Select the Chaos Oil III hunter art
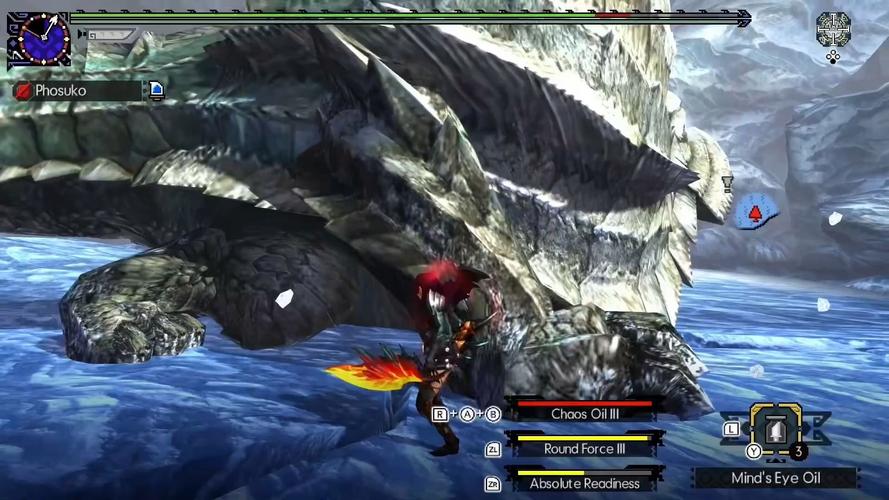 tap(586, 412)
